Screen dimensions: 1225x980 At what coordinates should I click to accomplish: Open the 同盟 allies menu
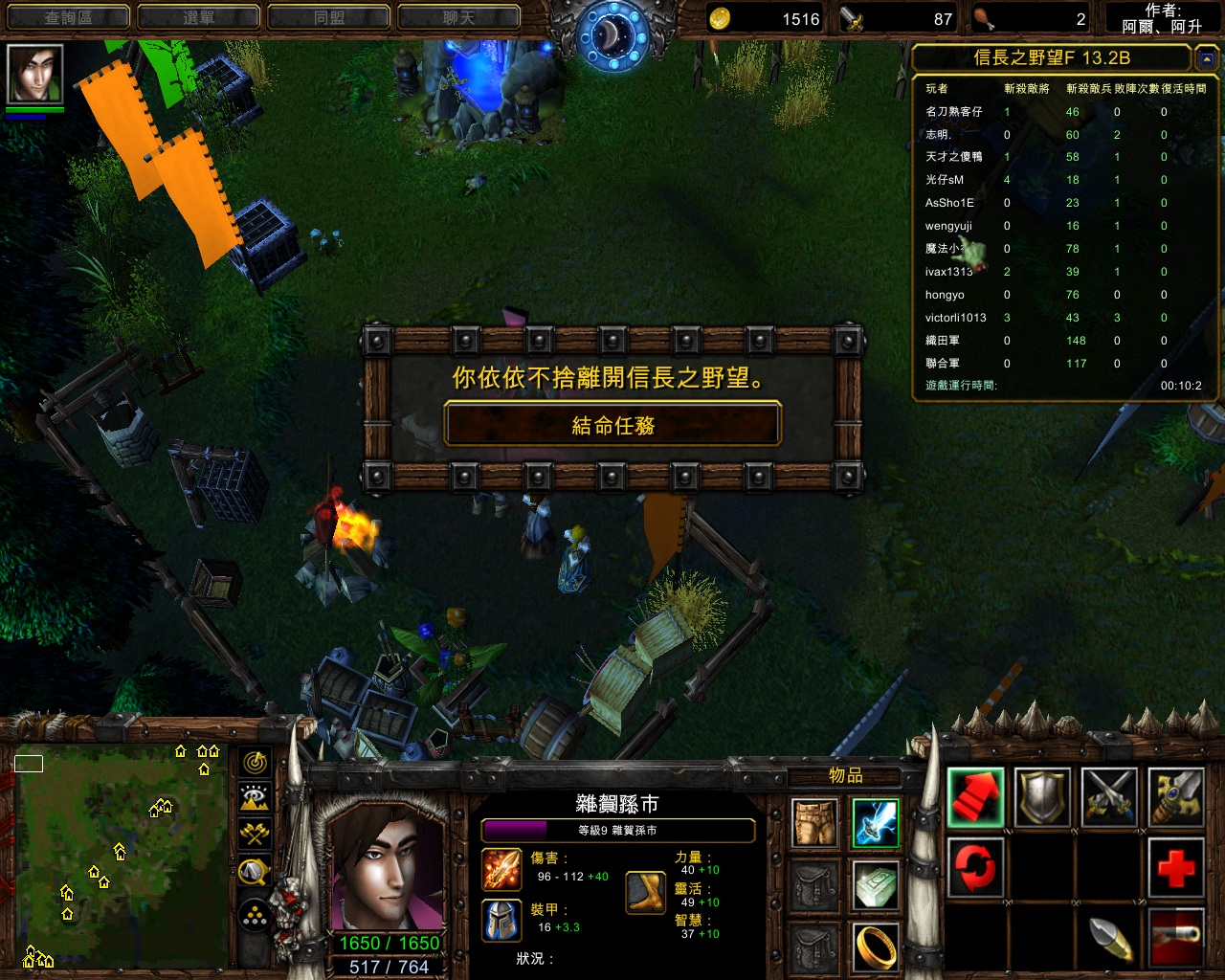pyautogui.click(x=328, y=17)
